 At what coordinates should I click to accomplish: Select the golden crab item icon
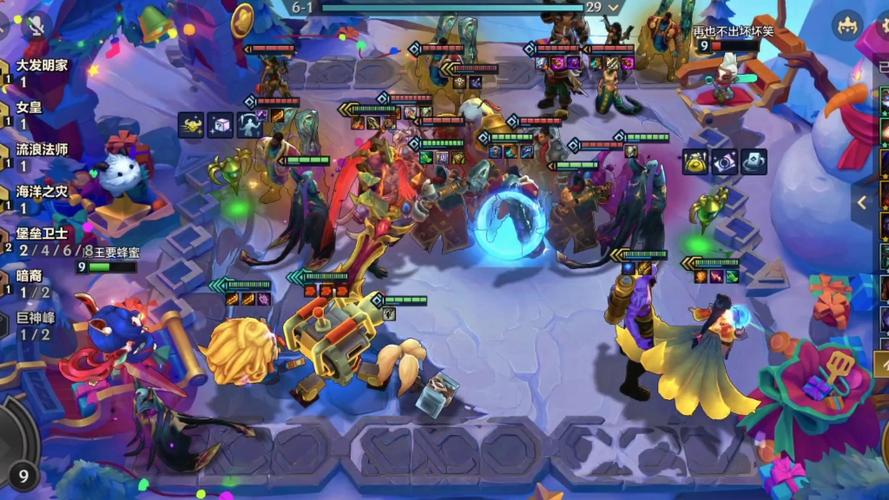(x=191, y=125)
